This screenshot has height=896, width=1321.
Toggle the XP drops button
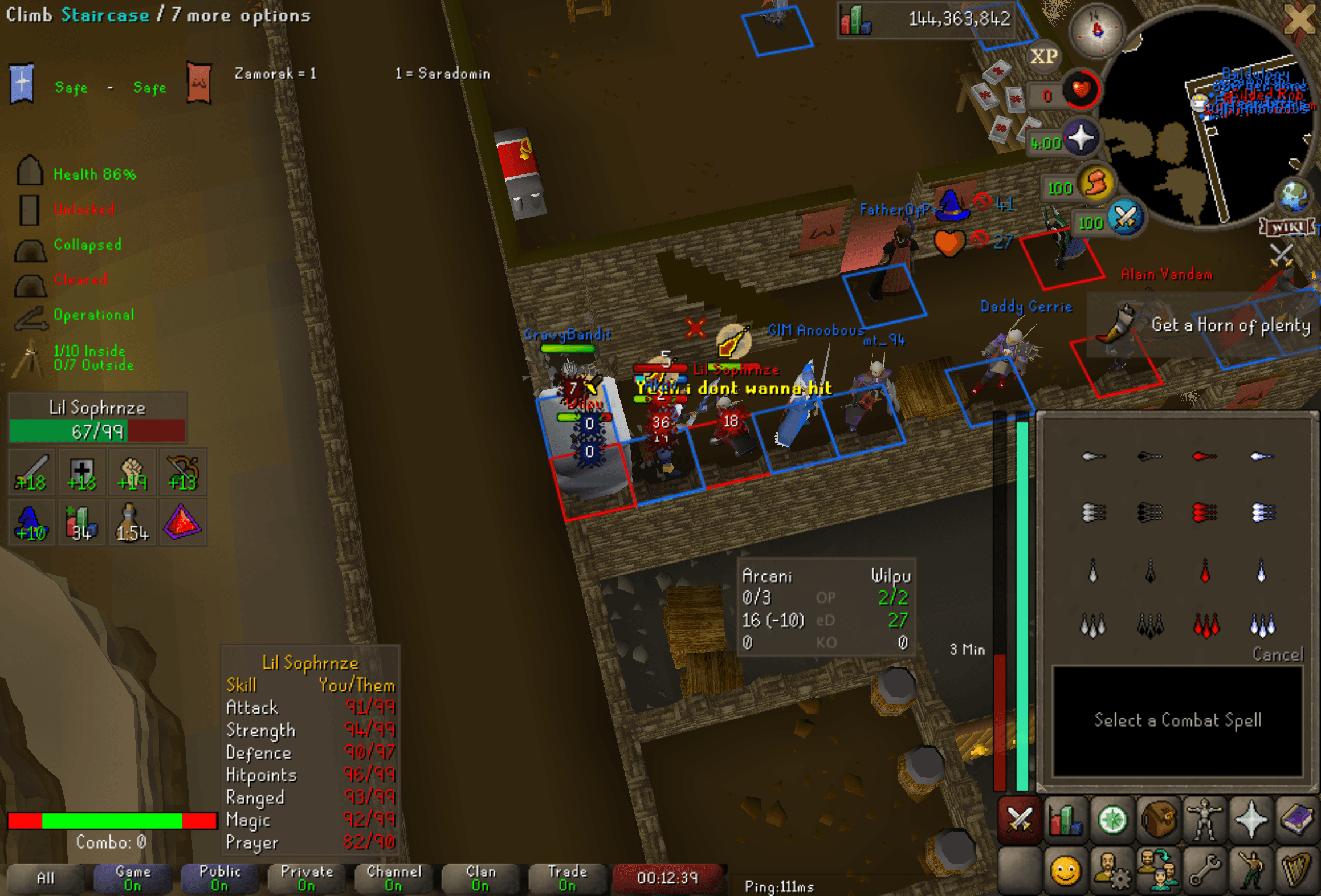(1043, 56)
